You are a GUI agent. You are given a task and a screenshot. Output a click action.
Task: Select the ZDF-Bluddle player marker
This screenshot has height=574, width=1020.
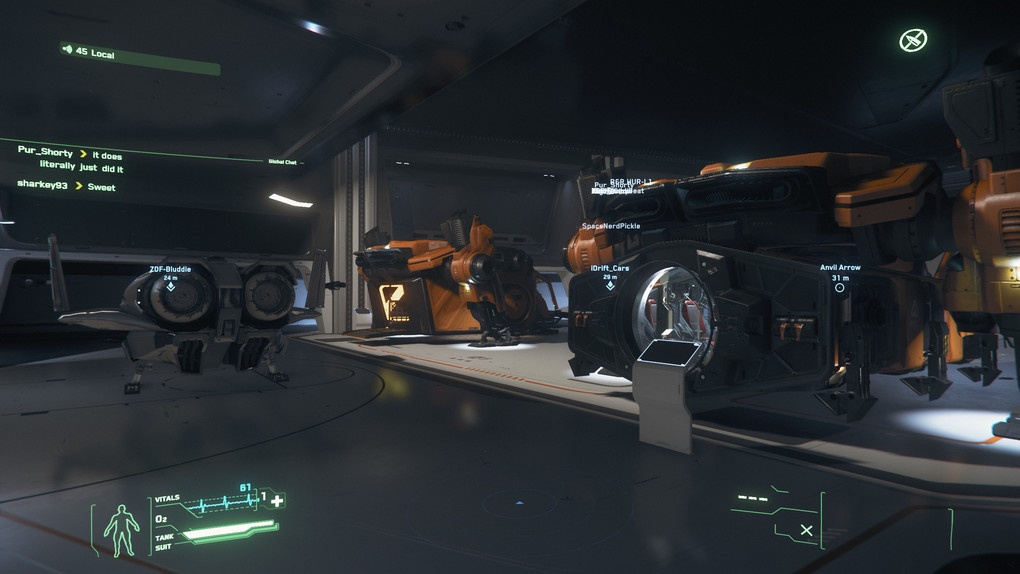point(170,286)
